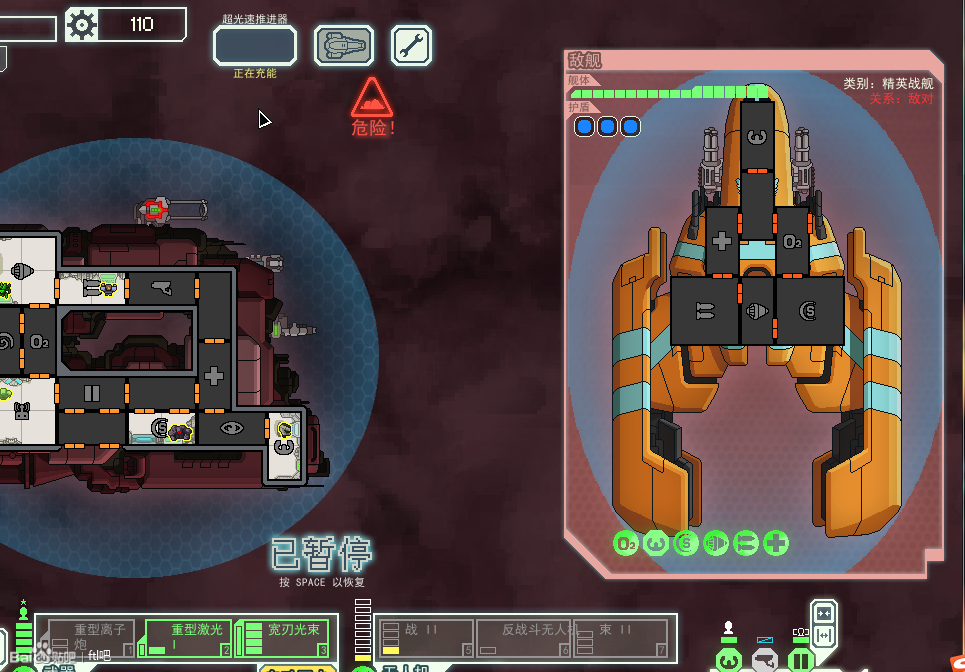Click the FTL drive jump button
This screenshot has height=672, width=965.
coord(255,46)
